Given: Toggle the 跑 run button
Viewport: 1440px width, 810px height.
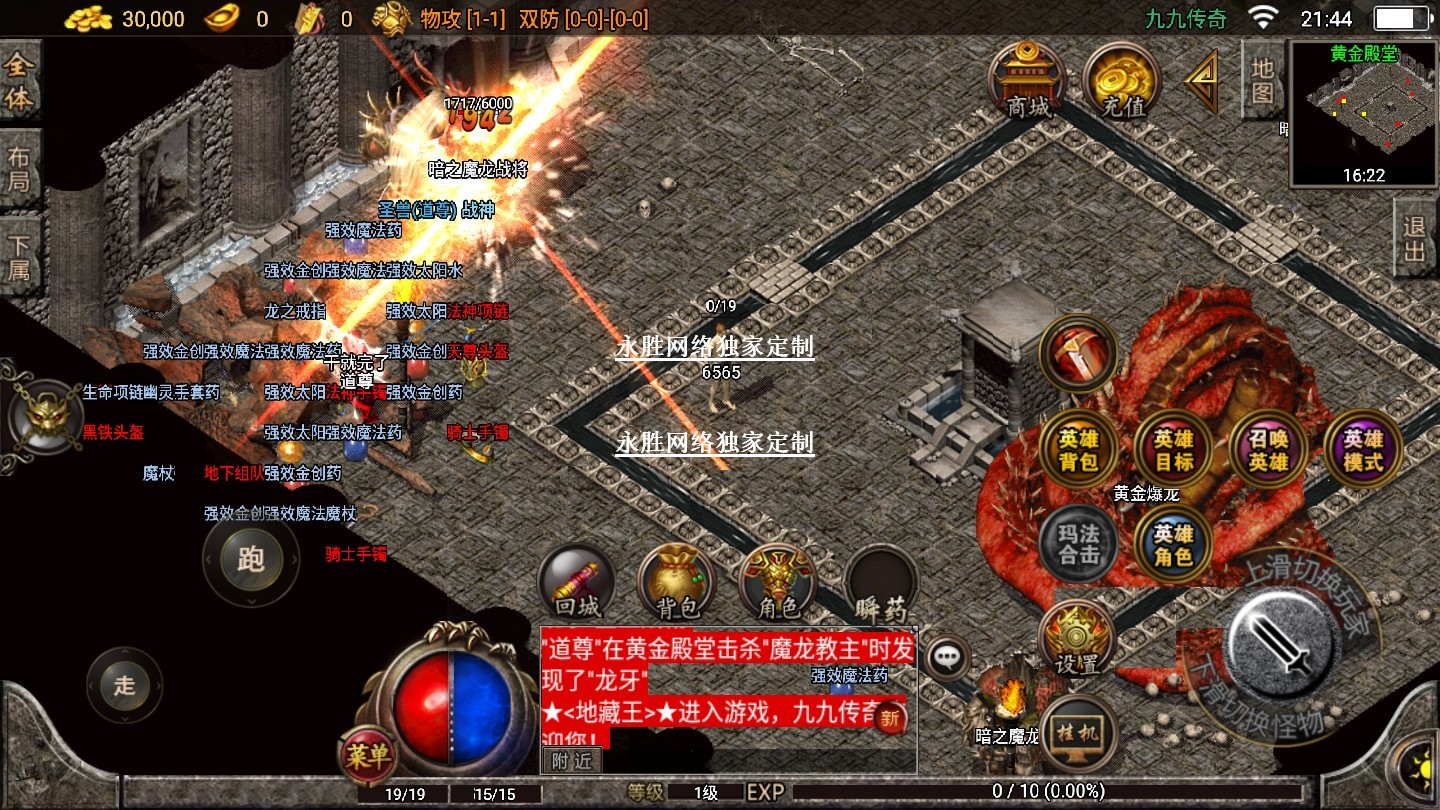Looking at the screenshot, I should [250, 558].
